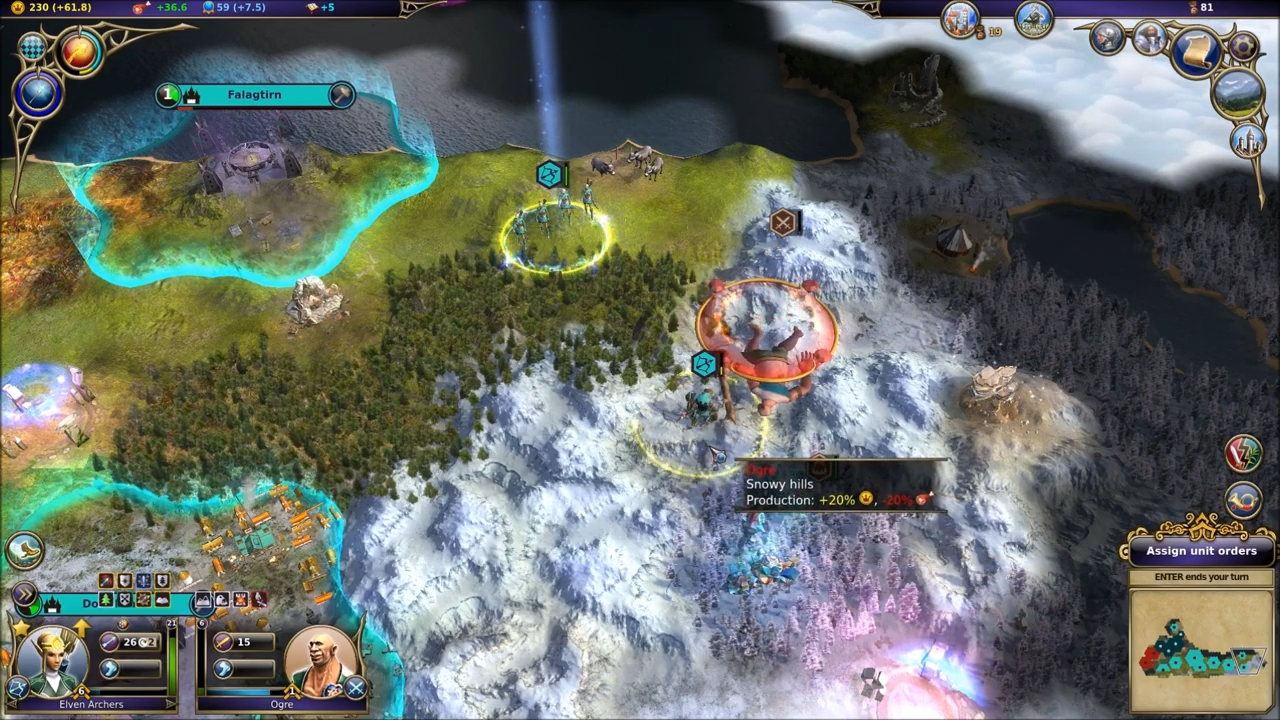Open the quest journal scroll icon
1280x720 pixels.
[x=1198, y=50]
